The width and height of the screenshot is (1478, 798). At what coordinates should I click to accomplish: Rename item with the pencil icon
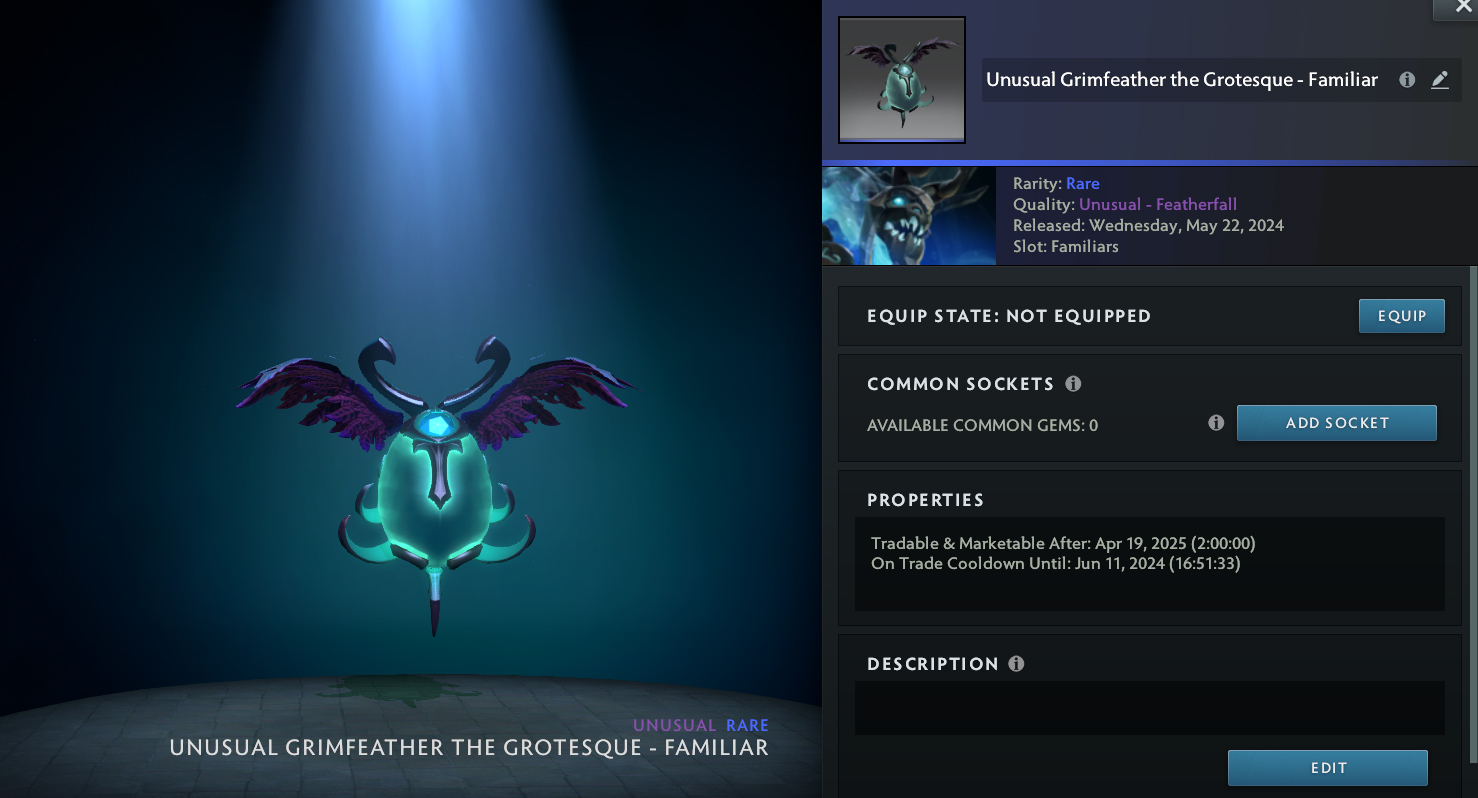pyautogui.click(x=1440, y=80)
